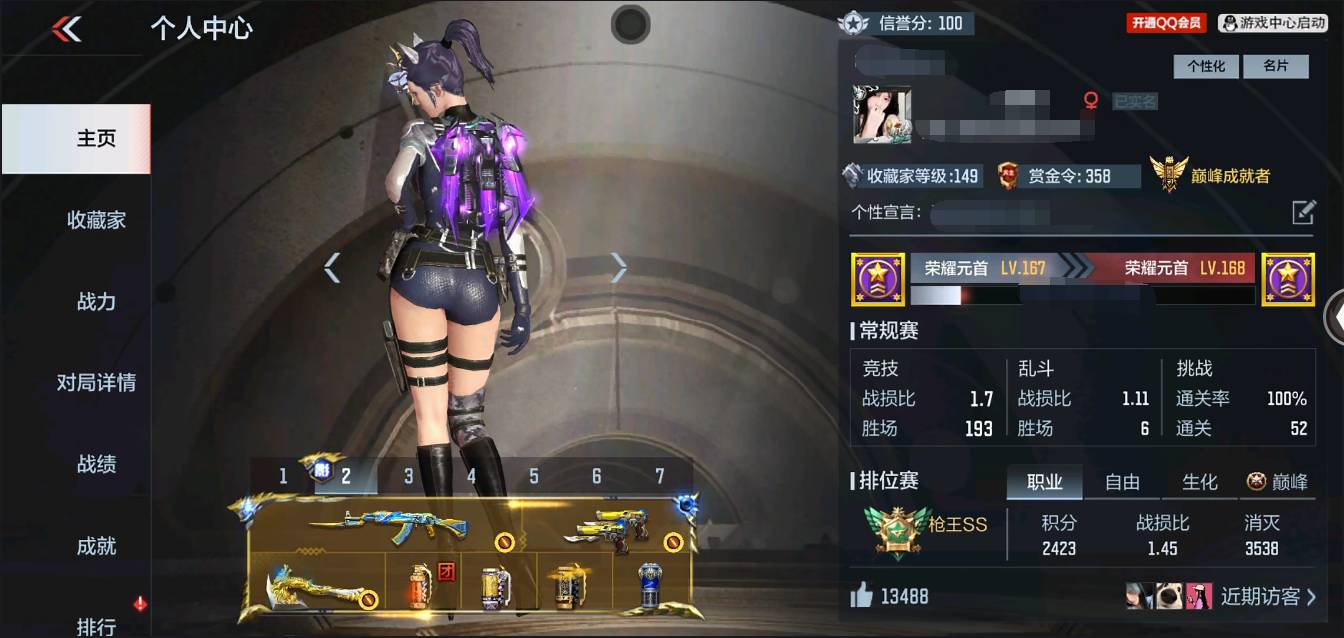
Task: Select loadout bag number 6
Action: coord(597,477)
